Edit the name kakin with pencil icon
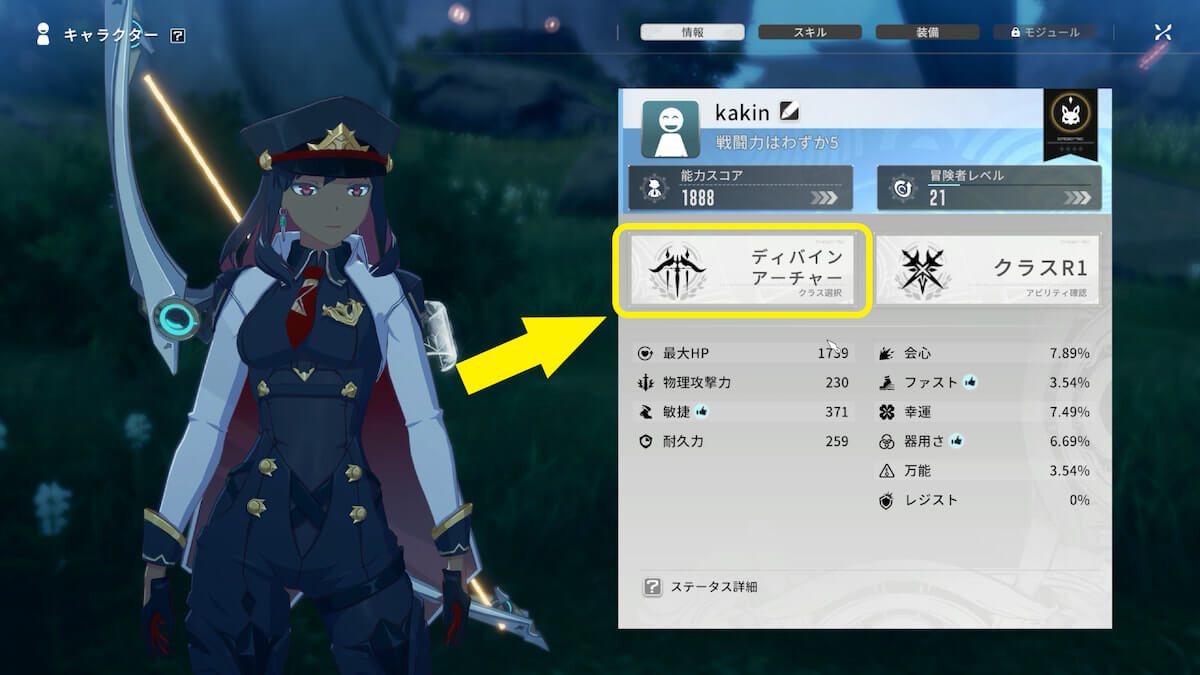 click(x=789, y=112)
